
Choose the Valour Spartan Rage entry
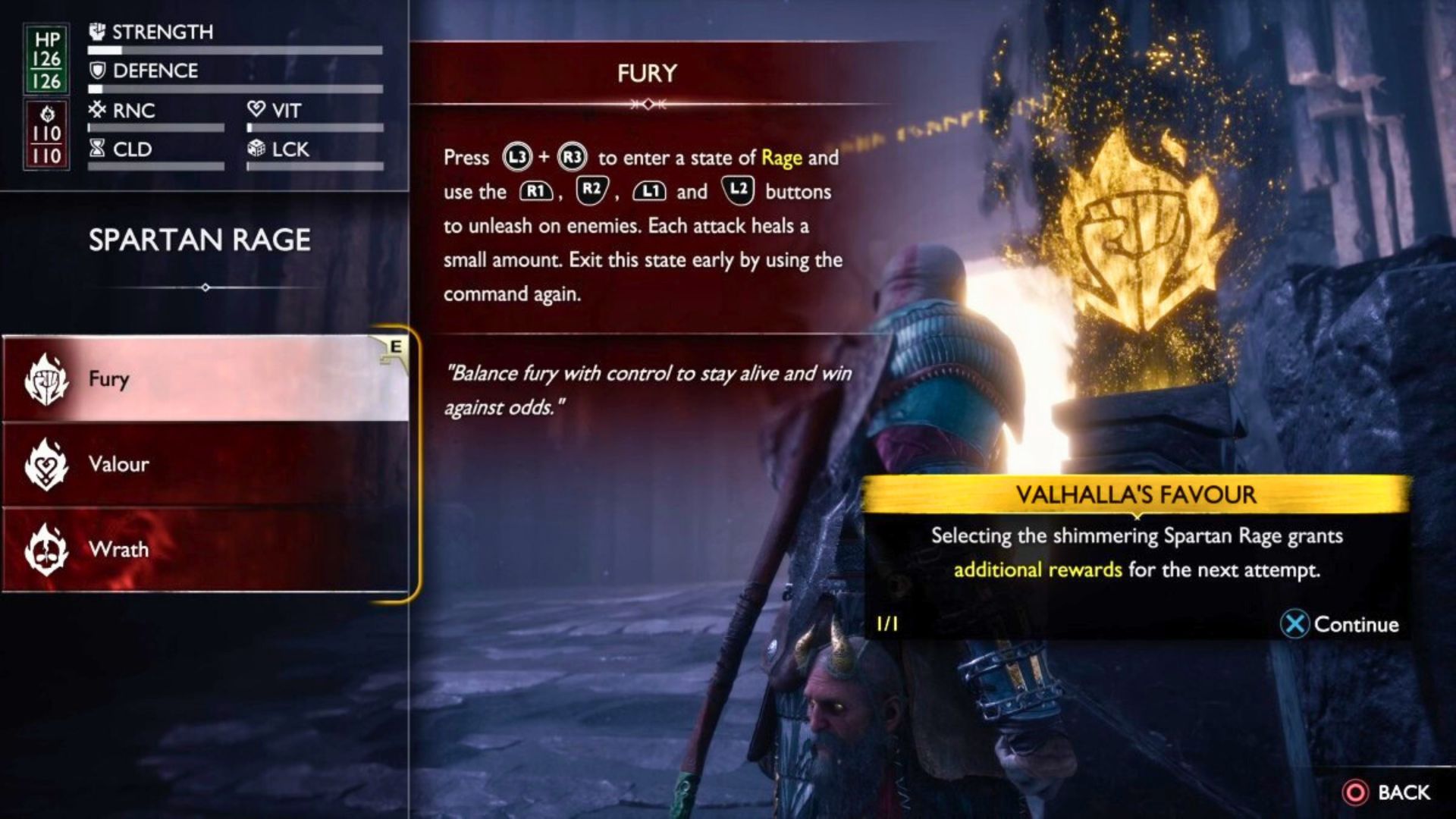[205, 464]
